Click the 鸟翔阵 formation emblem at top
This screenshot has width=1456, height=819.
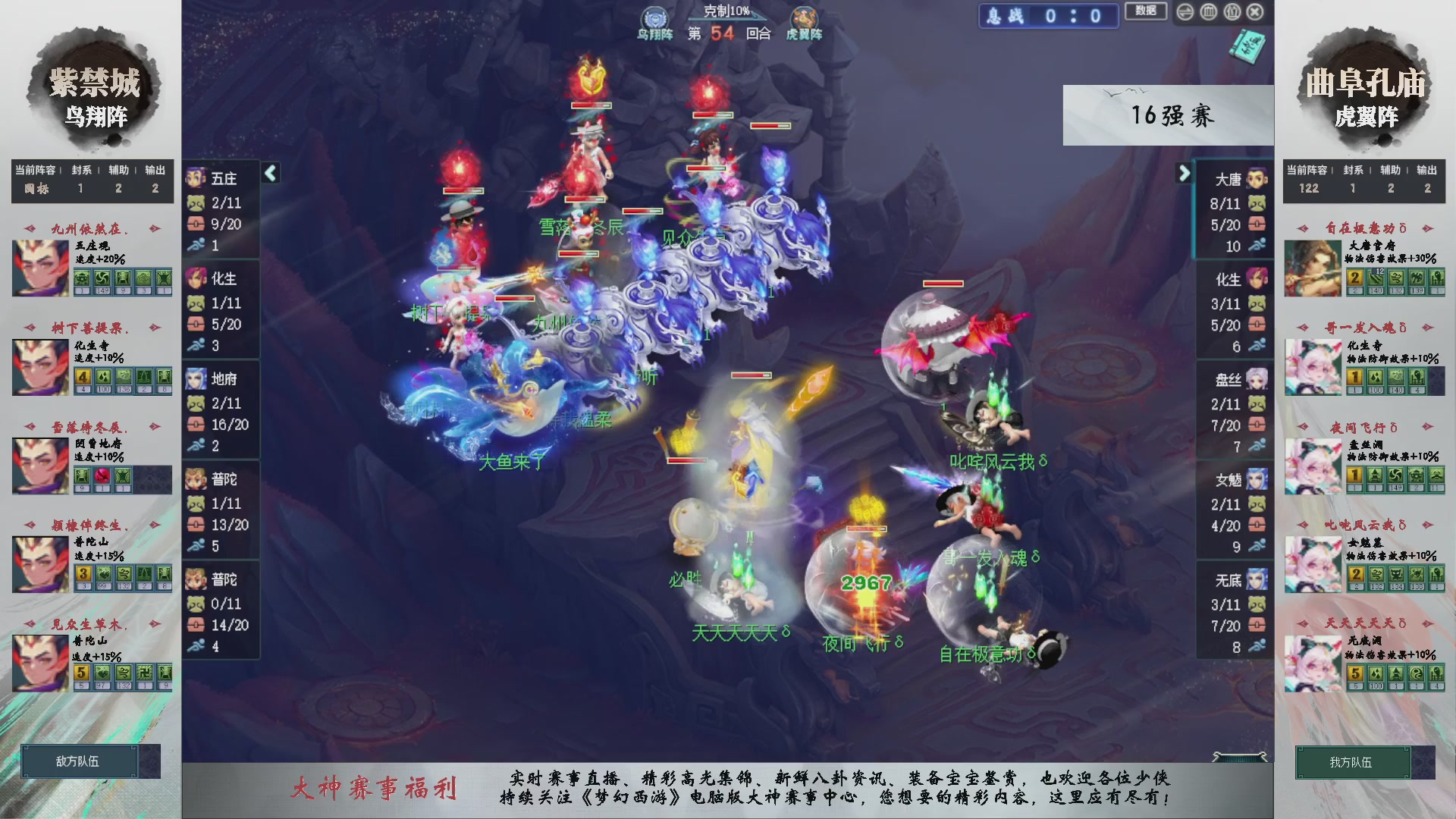[x=654, y=17]
